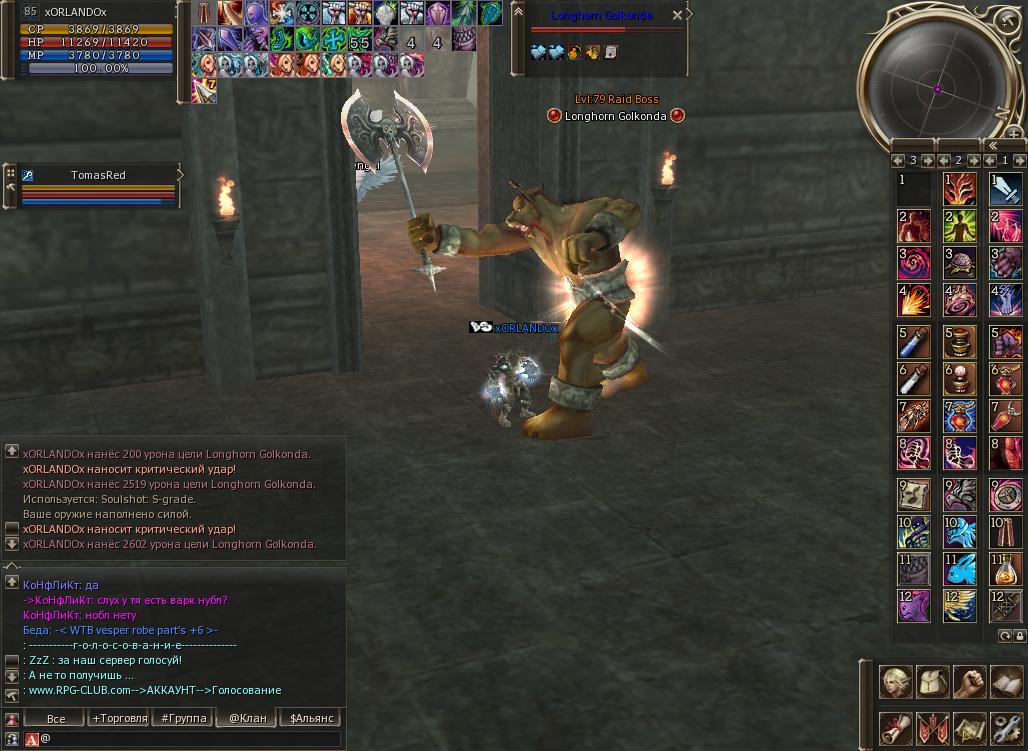Use the sword attack hotbar slot

1005,188
